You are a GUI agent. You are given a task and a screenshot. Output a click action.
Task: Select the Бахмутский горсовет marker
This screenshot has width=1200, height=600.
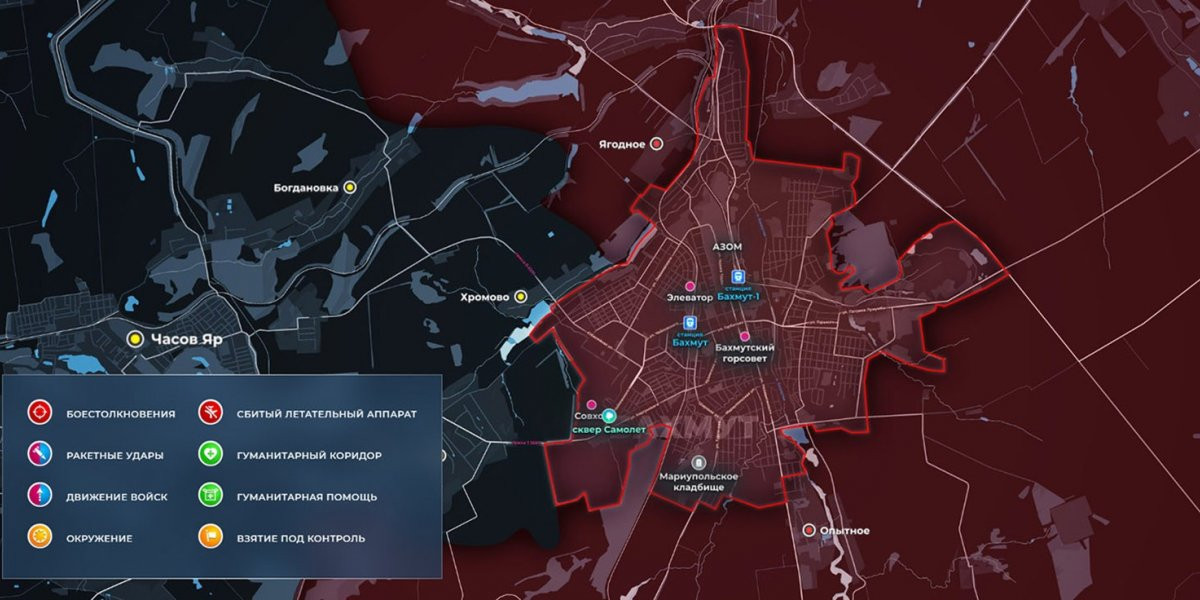744,336
